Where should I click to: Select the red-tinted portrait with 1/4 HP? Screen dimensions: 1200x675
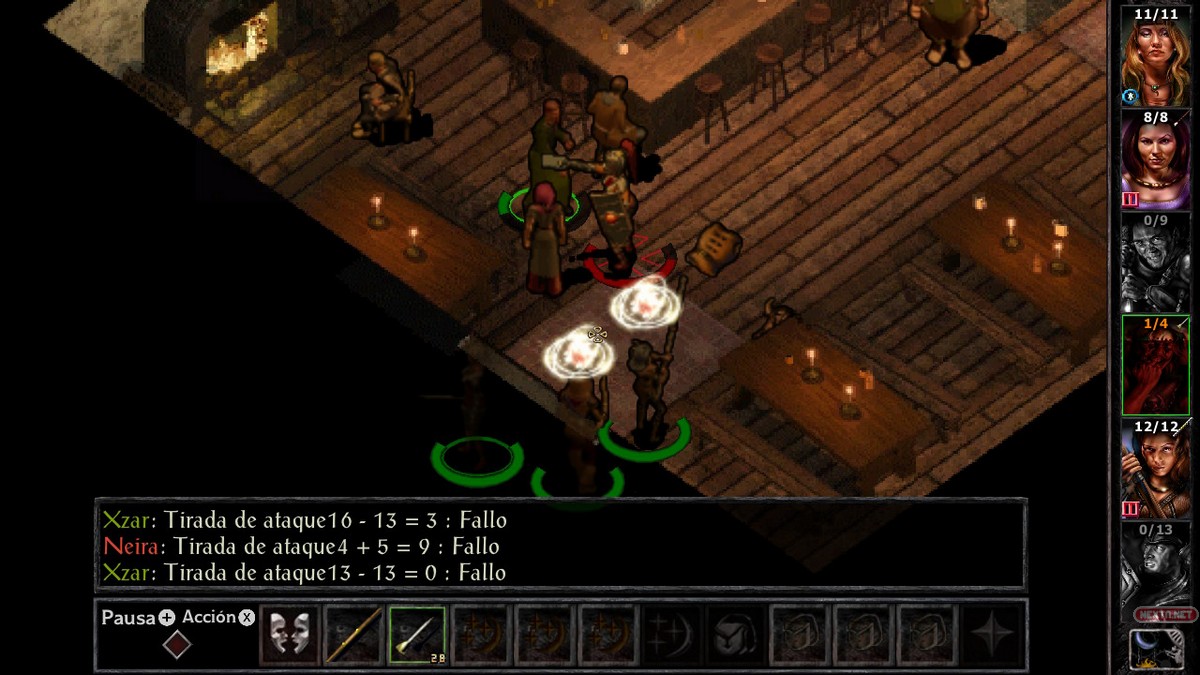pyautogui.click(x=1155, y=366)
